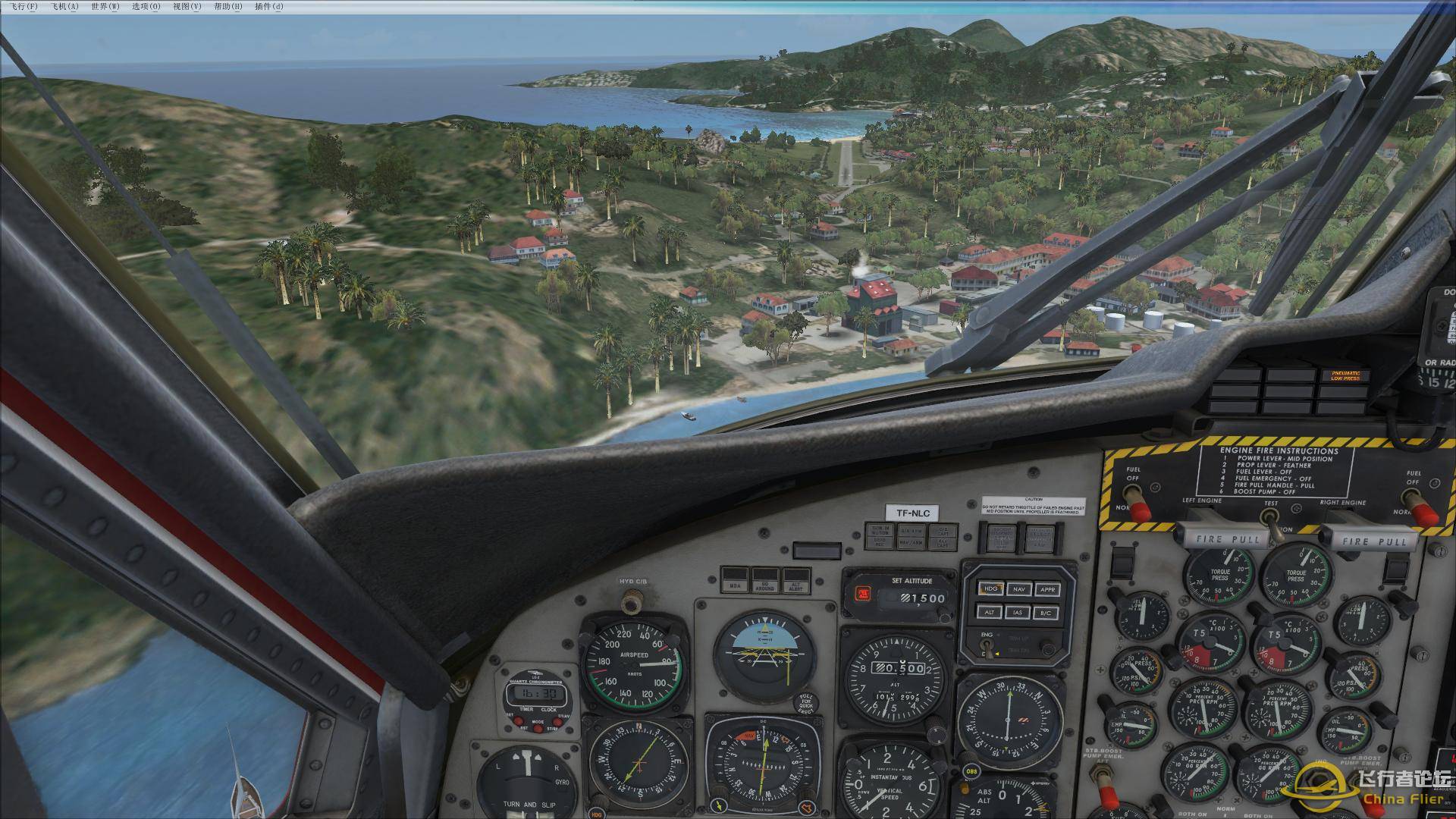Pull the right engine FIRE PULL handle

tap(1373, 541)
